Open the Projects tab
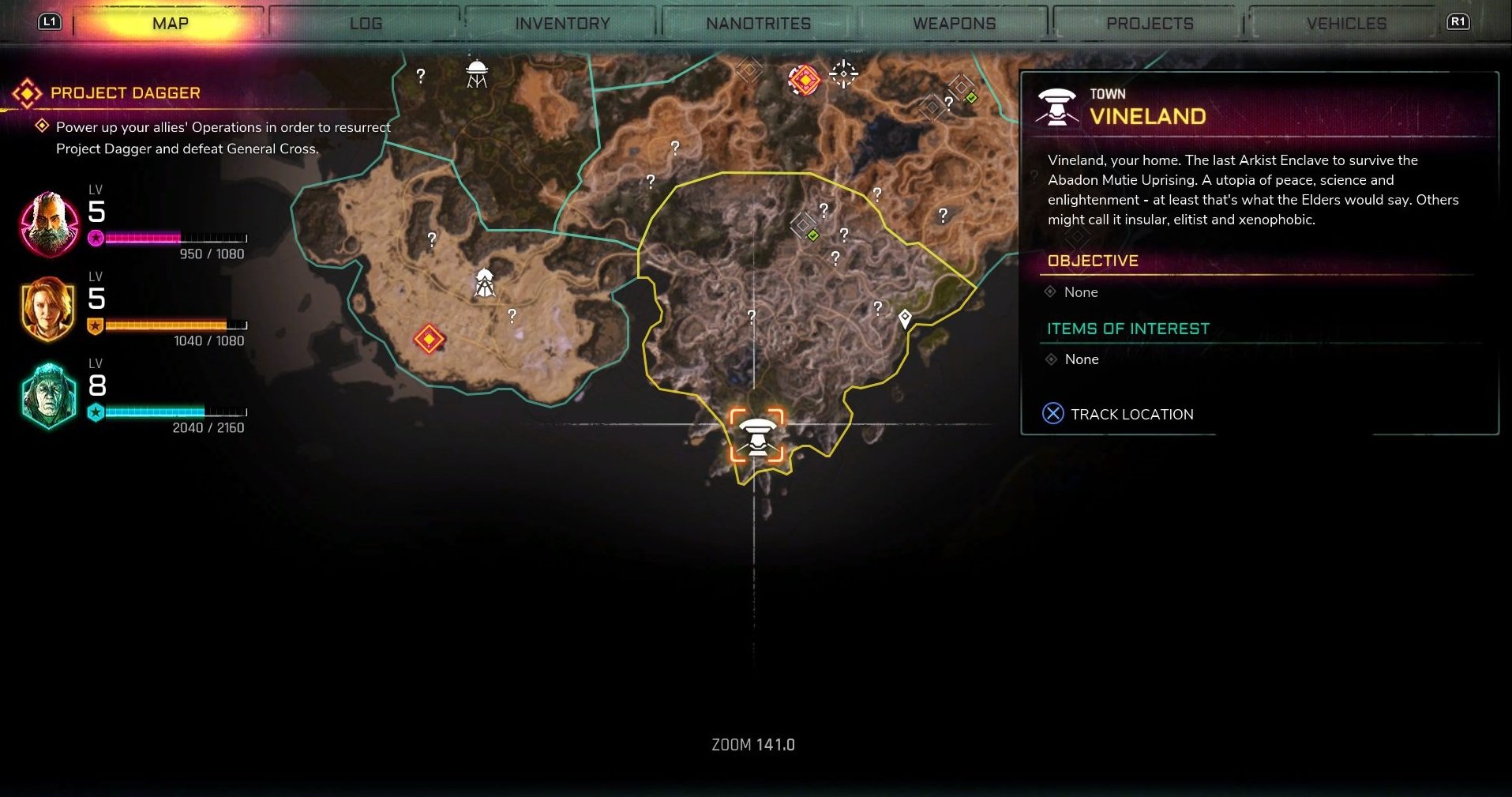 click(1150, 24)
